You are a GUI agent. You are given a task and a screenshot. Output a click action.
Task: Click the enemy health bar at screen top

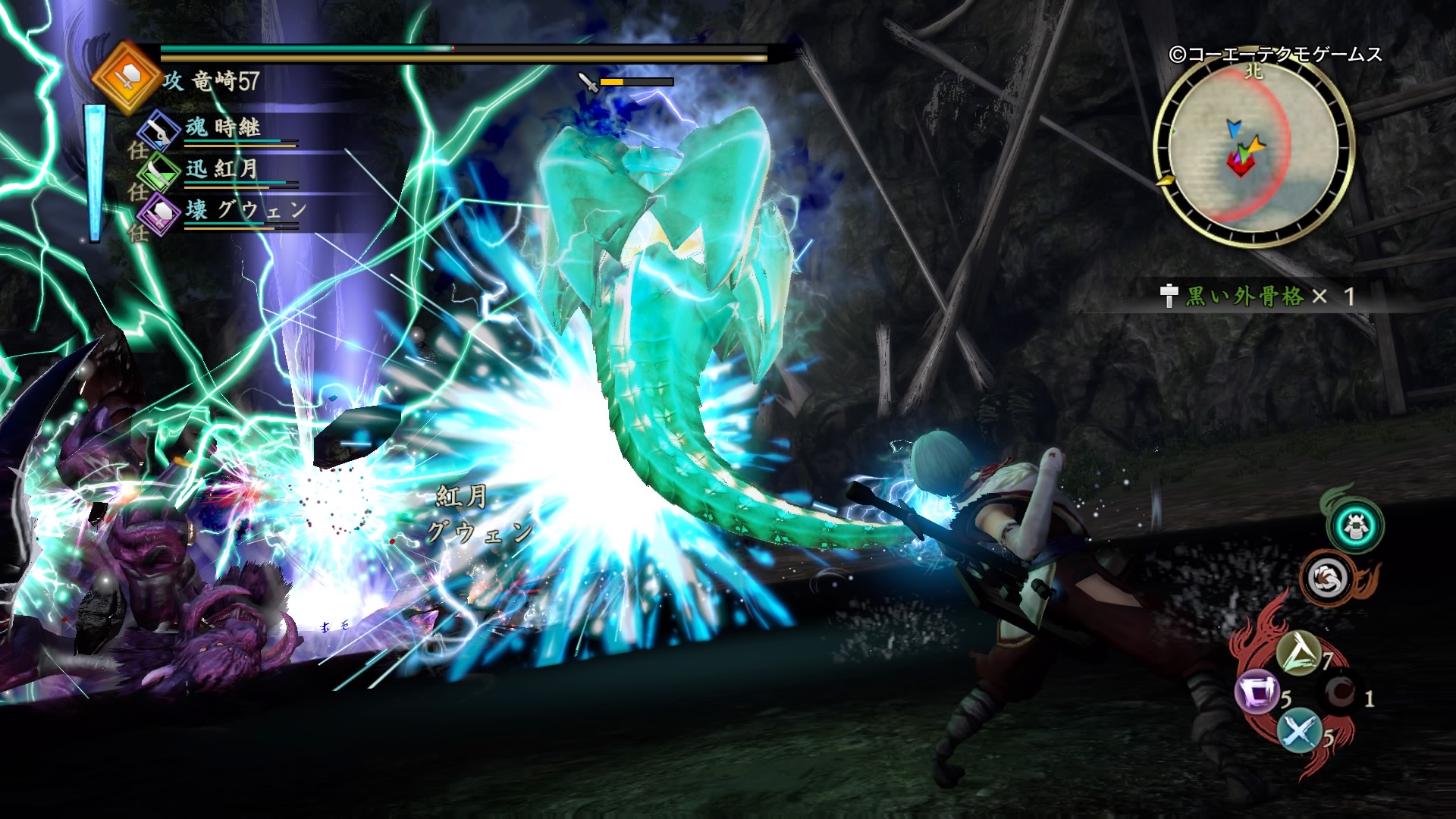point(455,49)
